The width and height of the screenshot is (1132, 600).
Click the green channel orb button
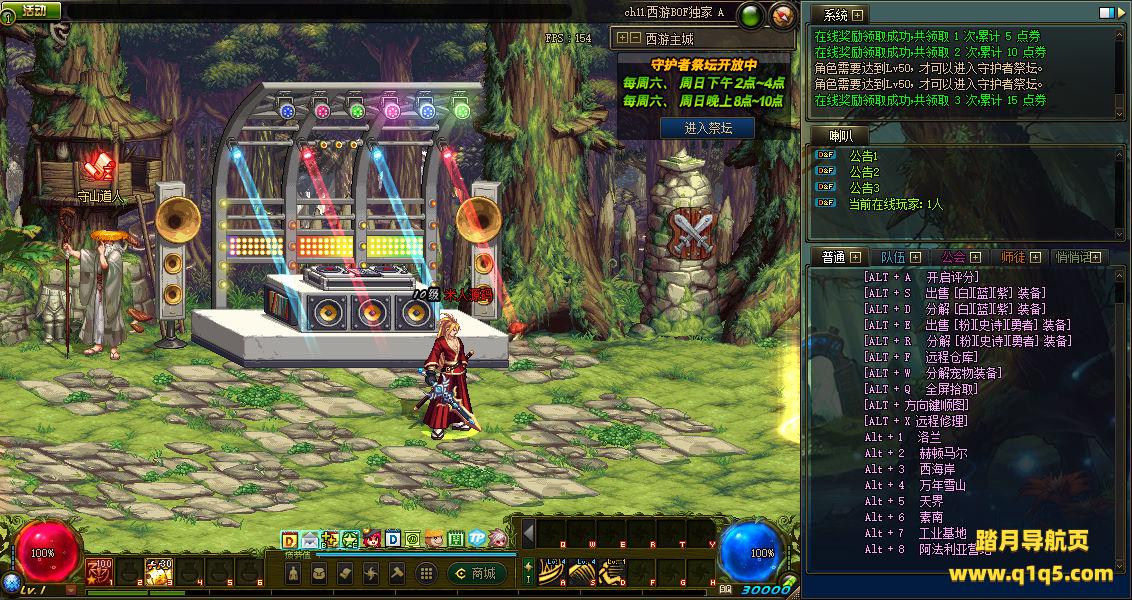pyautogui.click(x=753, y=14)
